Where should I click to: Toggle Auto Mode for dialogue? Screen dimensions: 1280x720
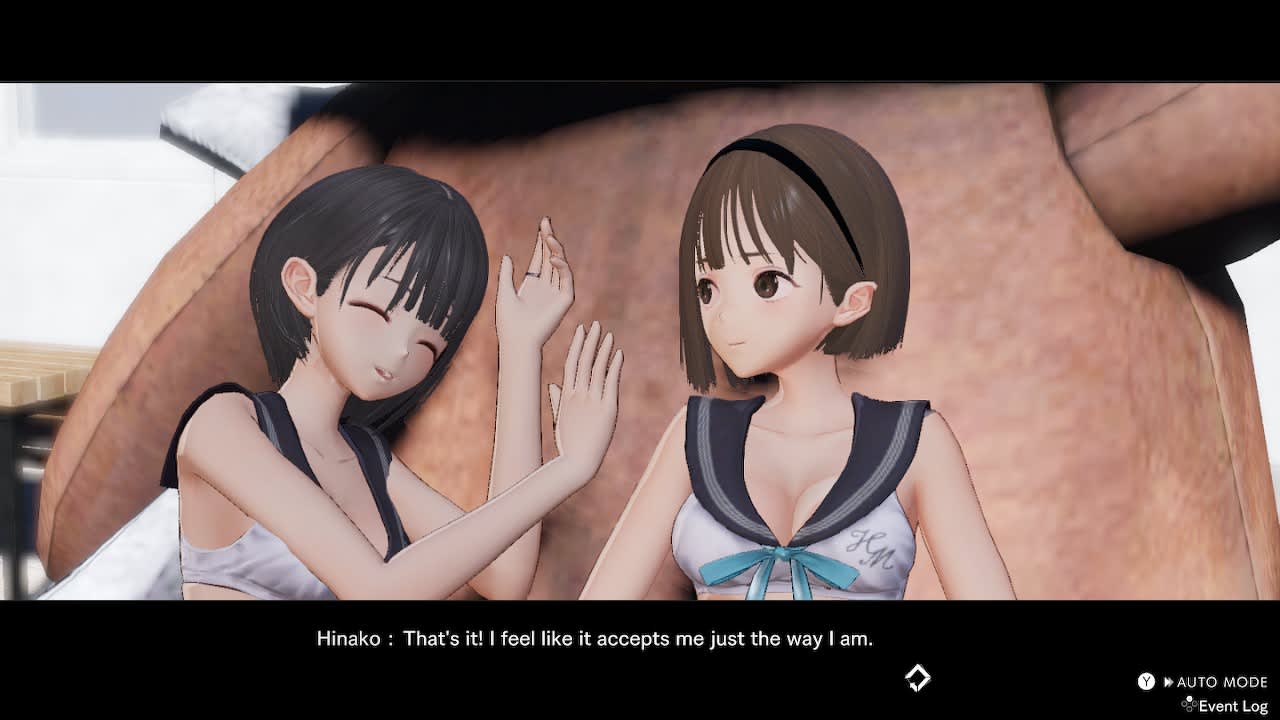(x=1212, y=682)
